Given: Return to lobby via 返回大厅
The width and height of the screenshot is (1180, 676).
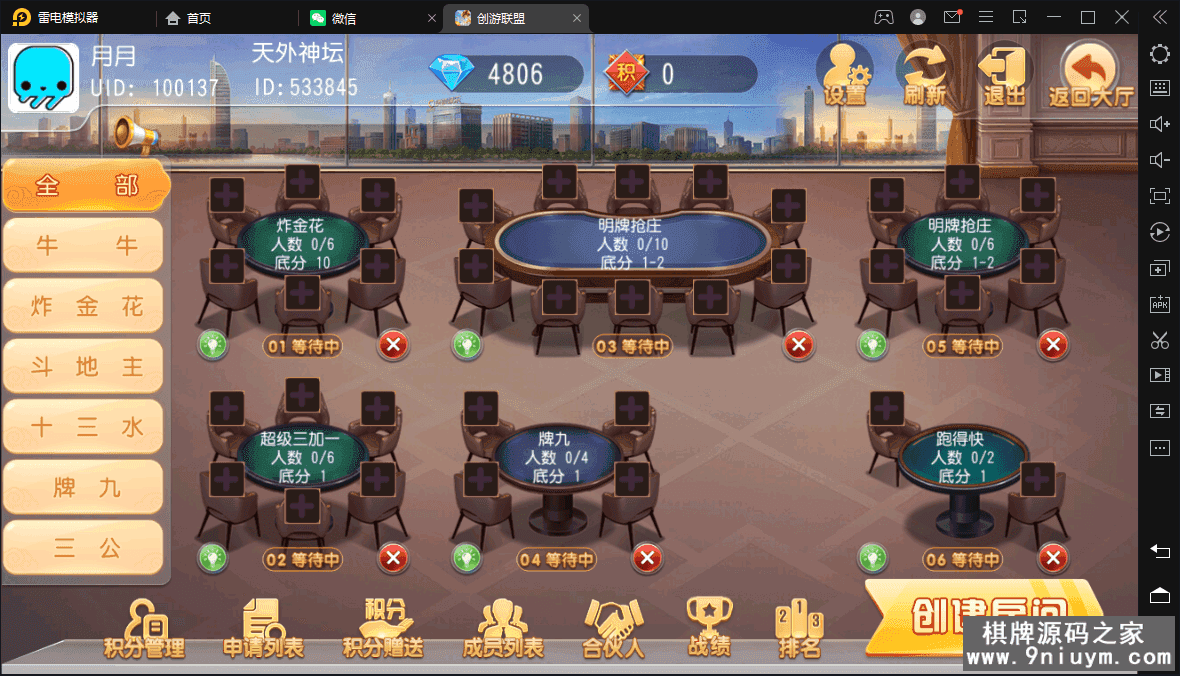Looking at the screenshot, I should pos(1090,75).
